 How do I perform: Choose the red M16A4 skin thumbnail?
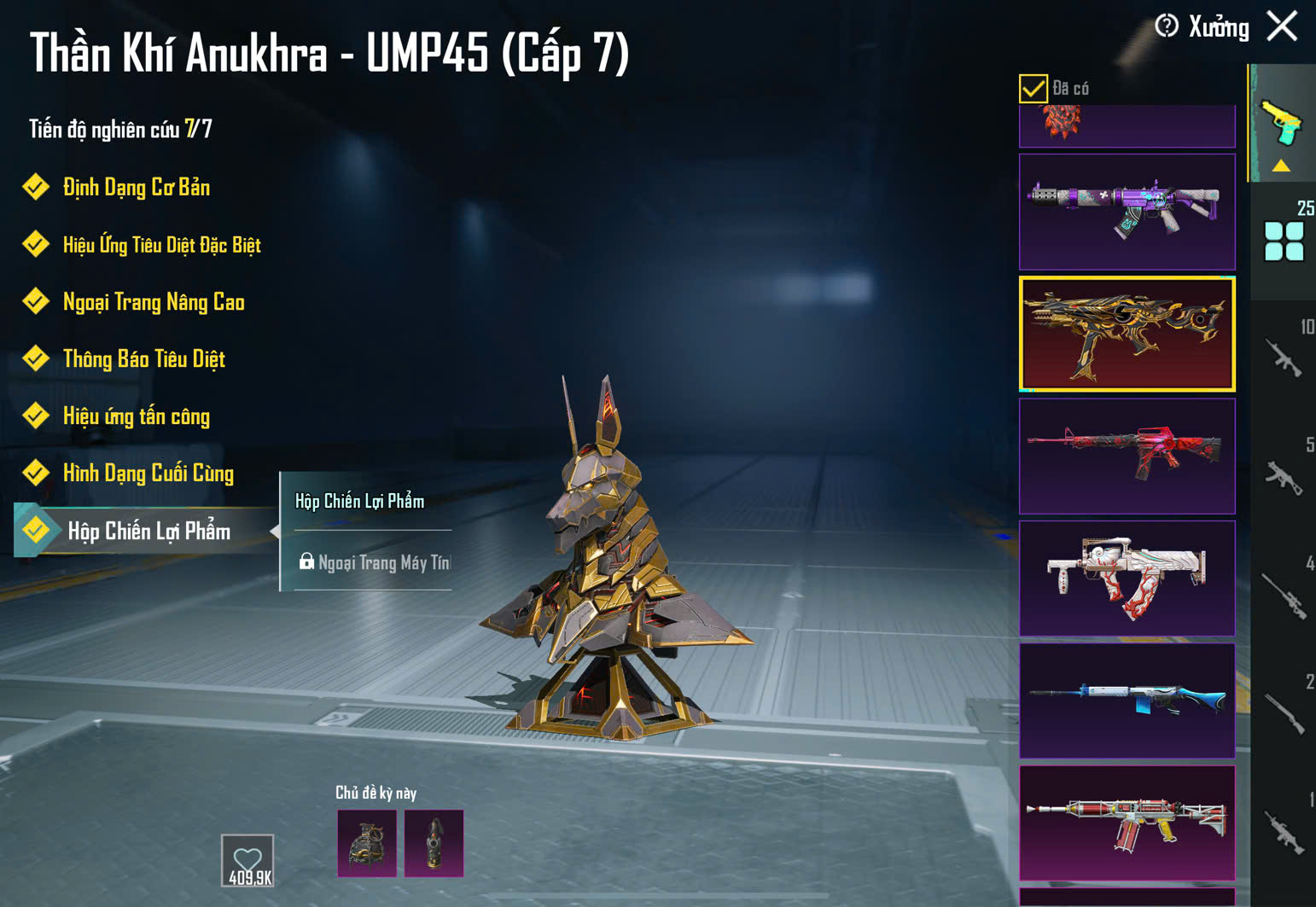tap(1127, 456)
